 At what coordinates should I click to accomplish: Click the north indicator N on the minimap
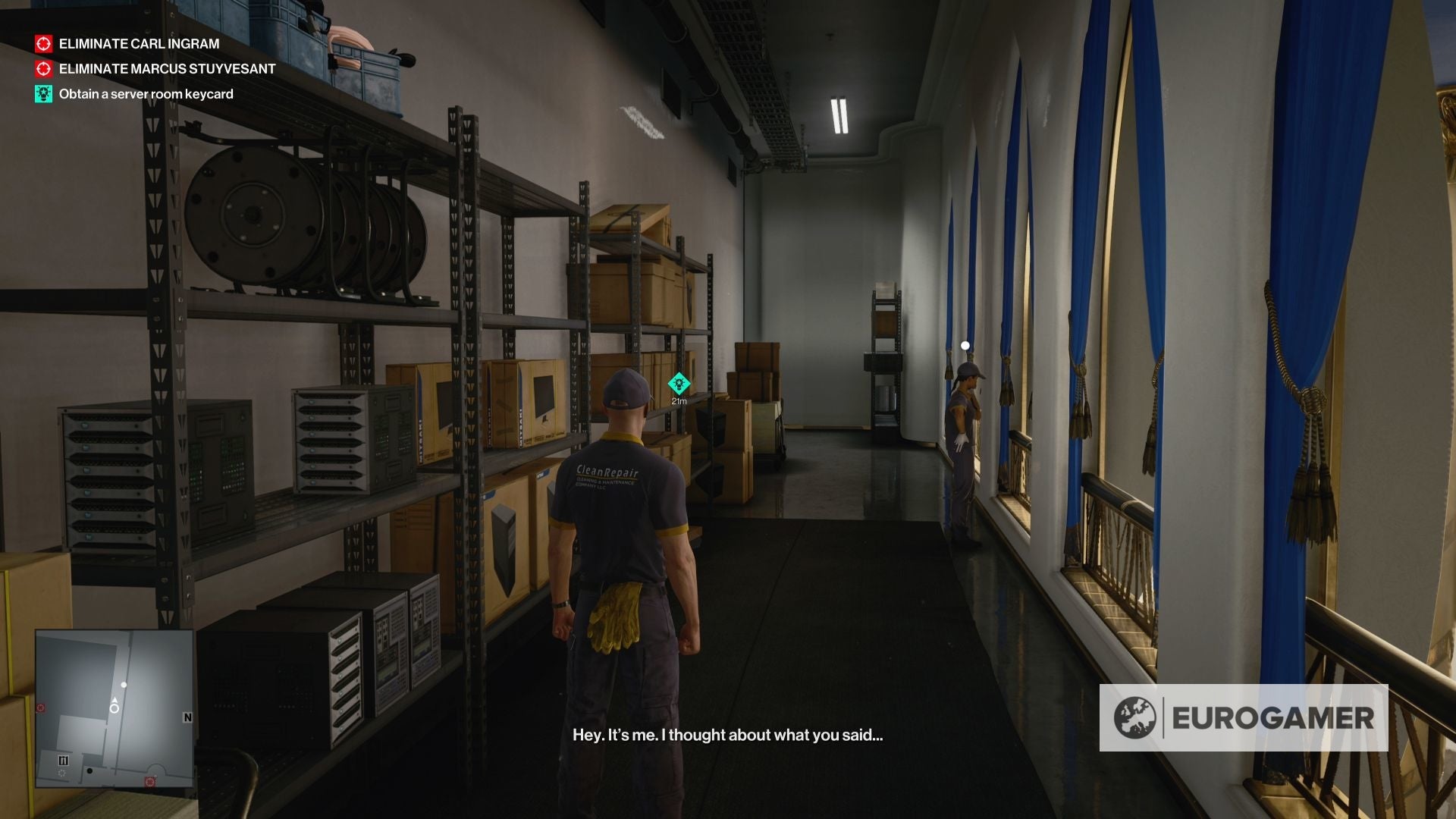[188, 717]
